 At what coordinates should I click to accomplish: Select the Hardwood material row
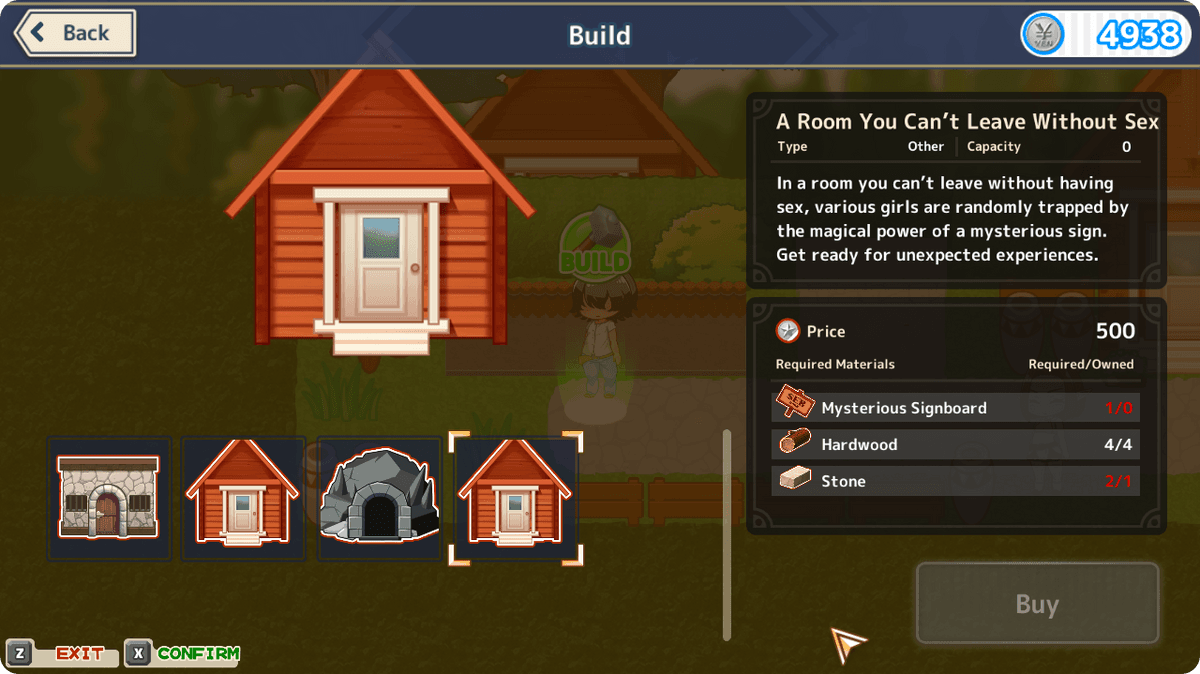[956, 444]
